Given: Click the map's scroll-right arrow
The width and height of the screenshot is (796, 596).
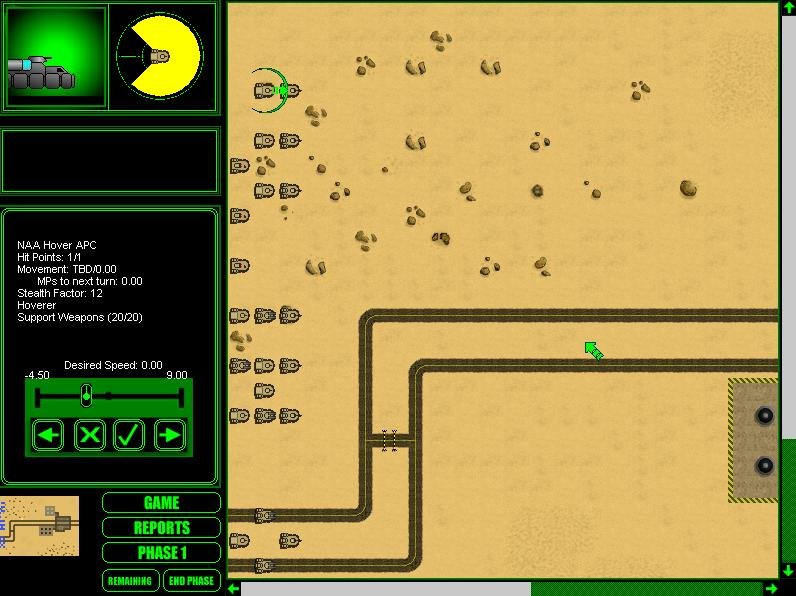Looking at the screenshot, I should [771, 588].
